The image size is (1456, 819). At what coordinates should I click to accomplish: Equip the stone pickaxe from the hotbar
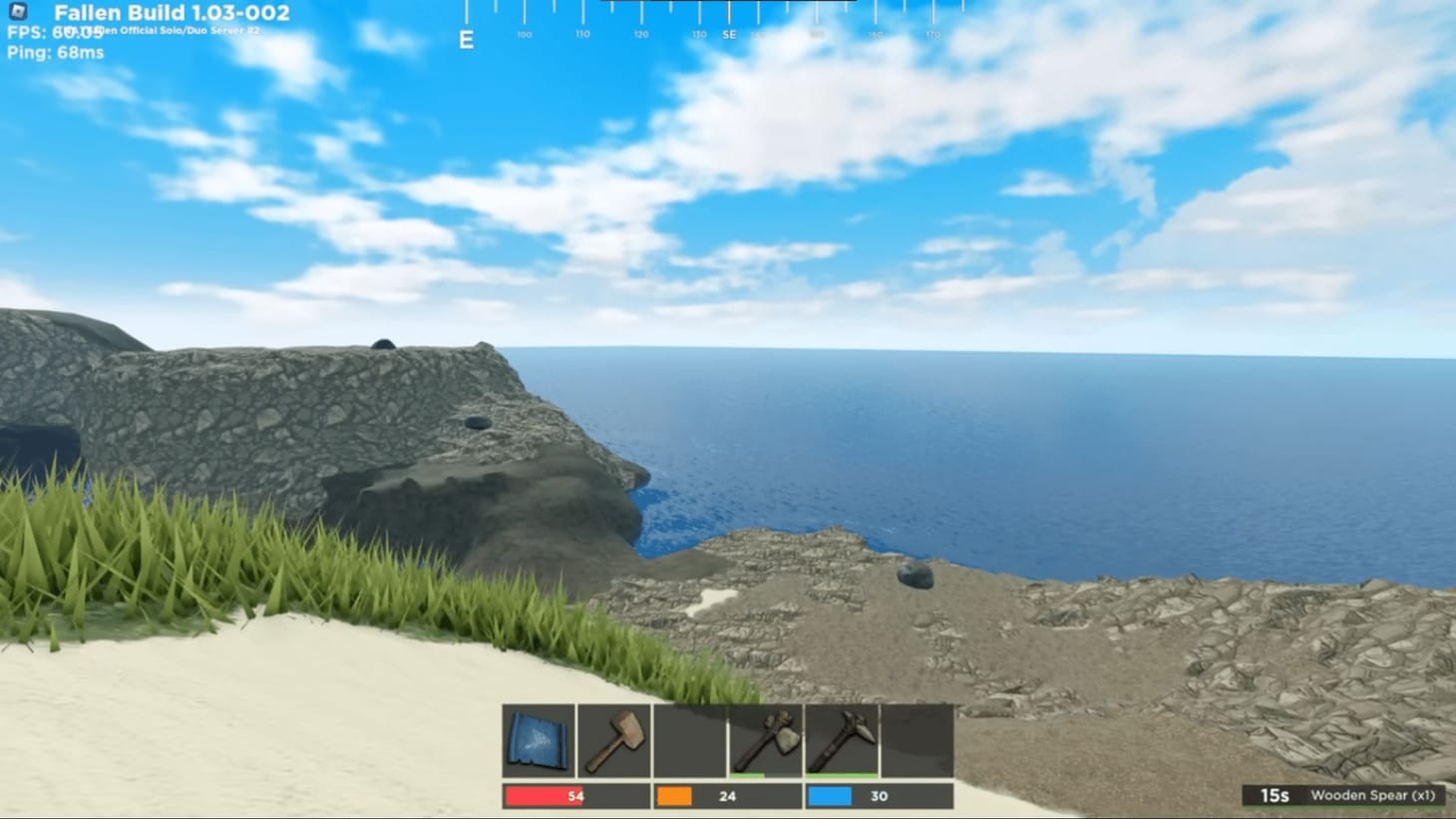pyautogui.click(x=843, y=738)
